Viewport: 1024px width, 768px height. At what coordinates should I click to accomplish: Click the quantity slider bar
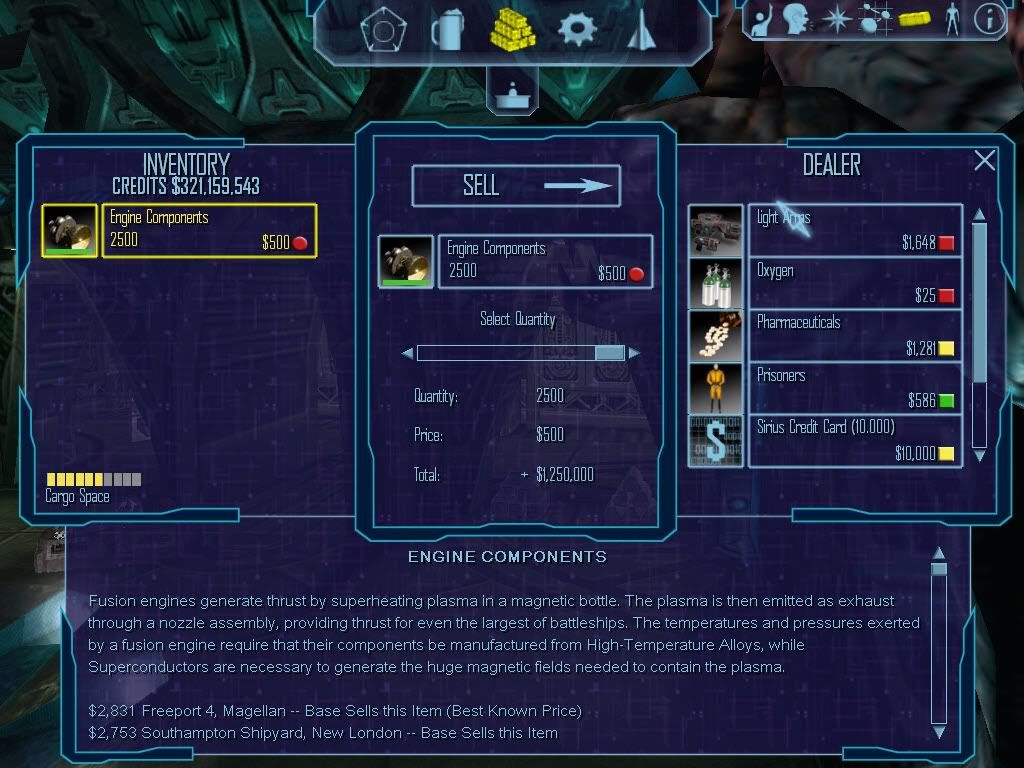point(520,352)
